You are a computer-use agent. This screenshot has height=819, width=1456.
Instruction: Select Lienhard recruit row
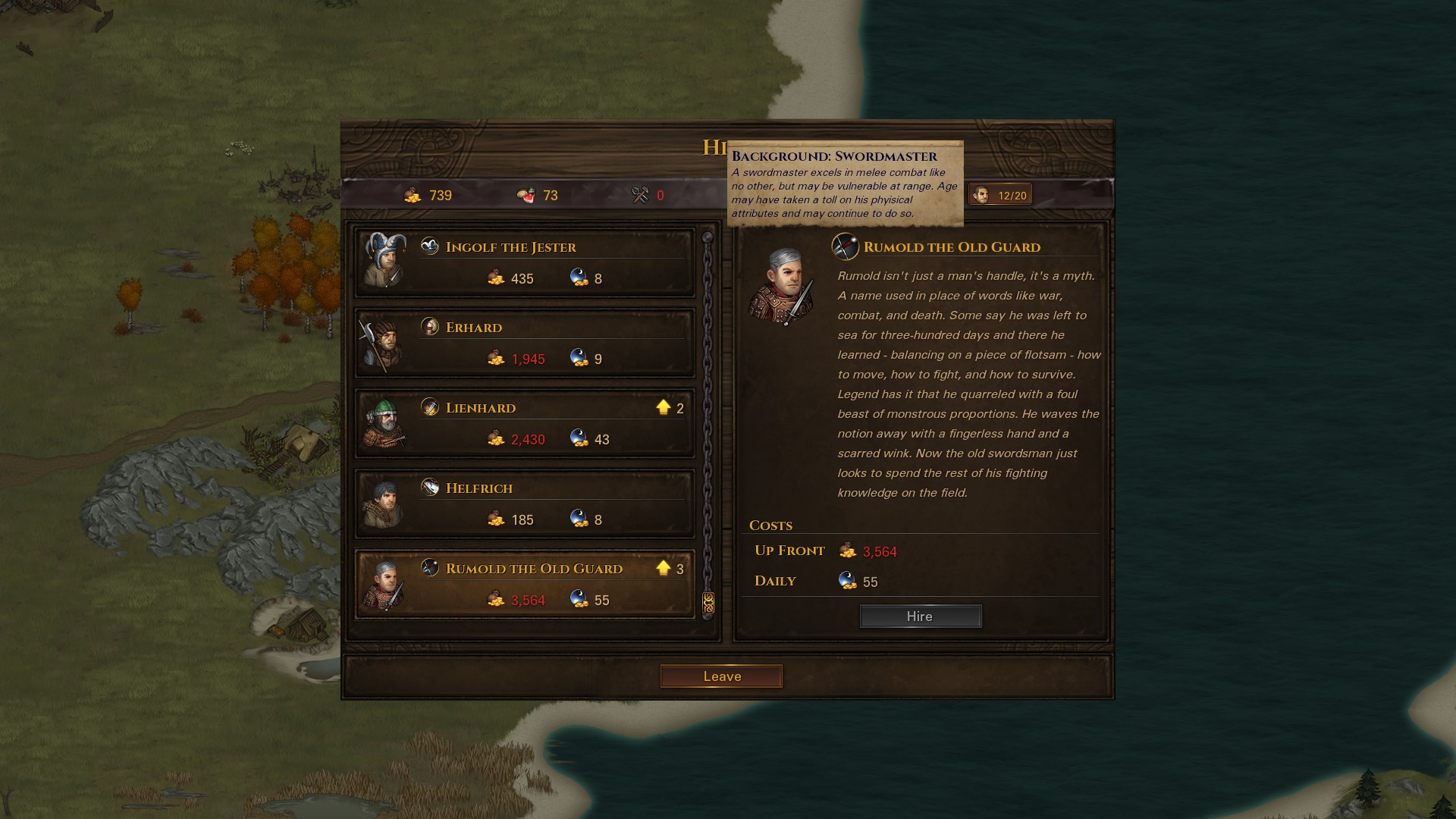pyautogui.click(x=525, y=423)
